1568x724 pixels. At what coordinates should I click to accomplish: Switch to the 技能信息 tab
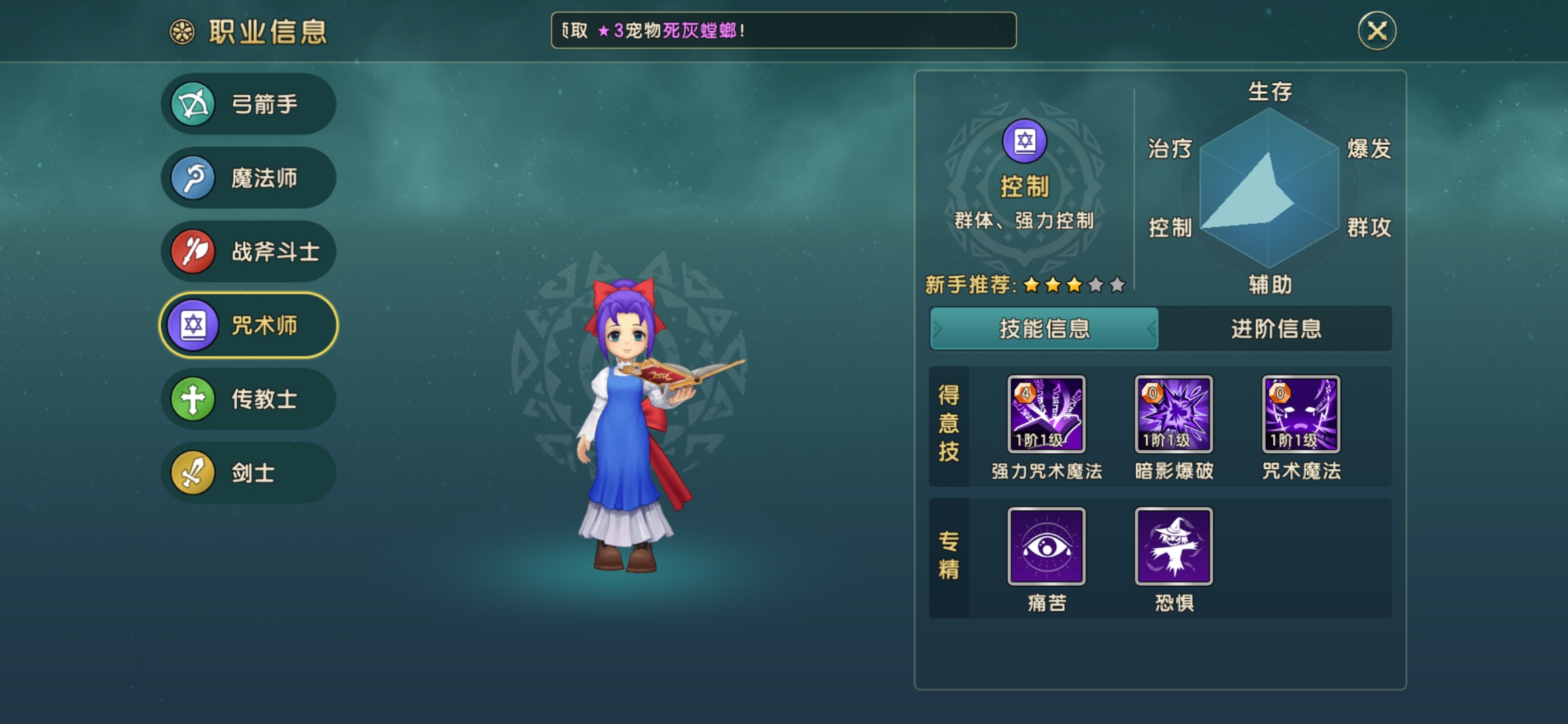(1044, 328)
